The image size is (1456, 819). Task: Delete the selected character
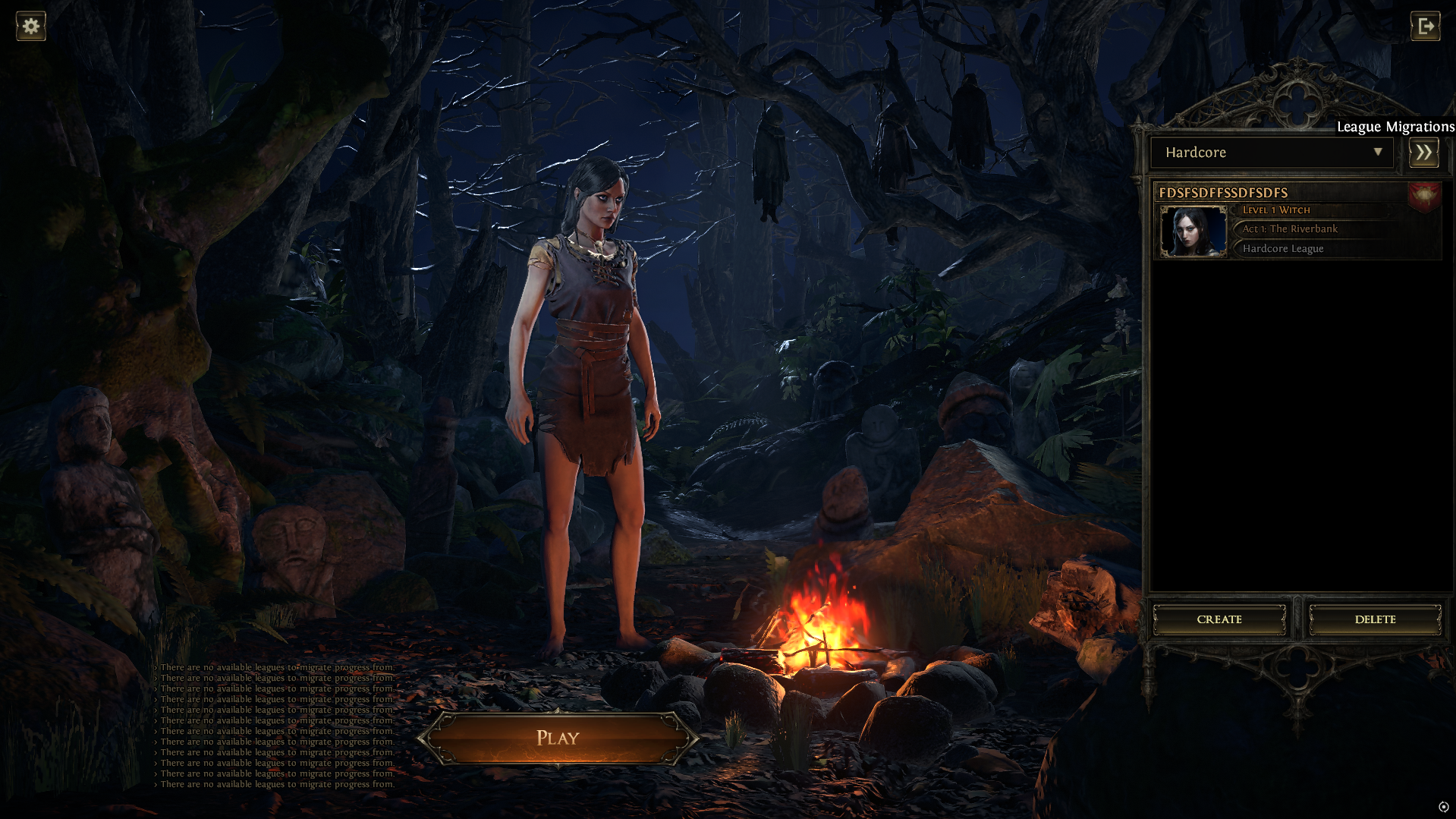(x=1375, y=619)
